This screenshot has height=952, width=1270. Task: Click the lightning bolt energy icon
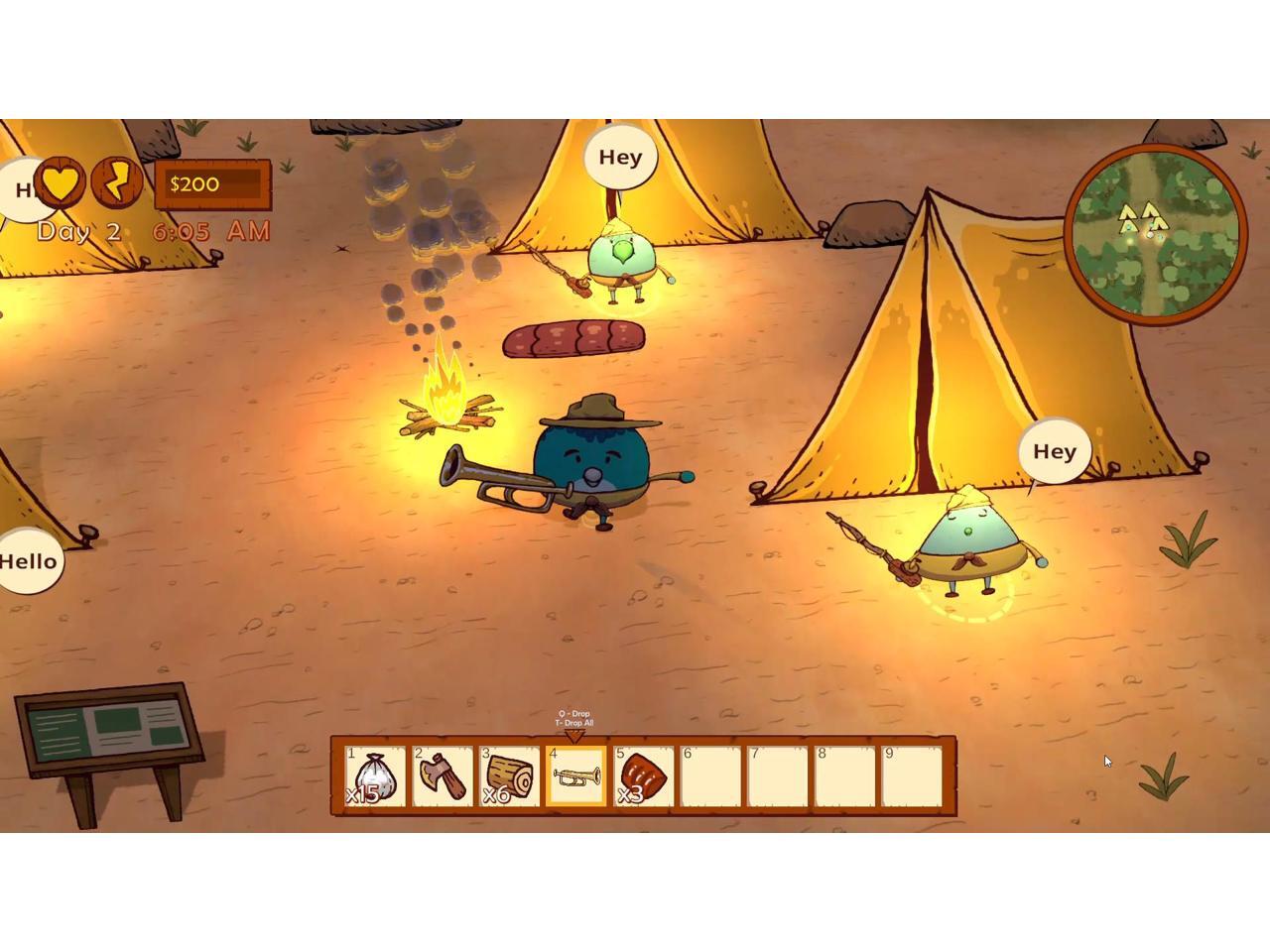point(117,181)
